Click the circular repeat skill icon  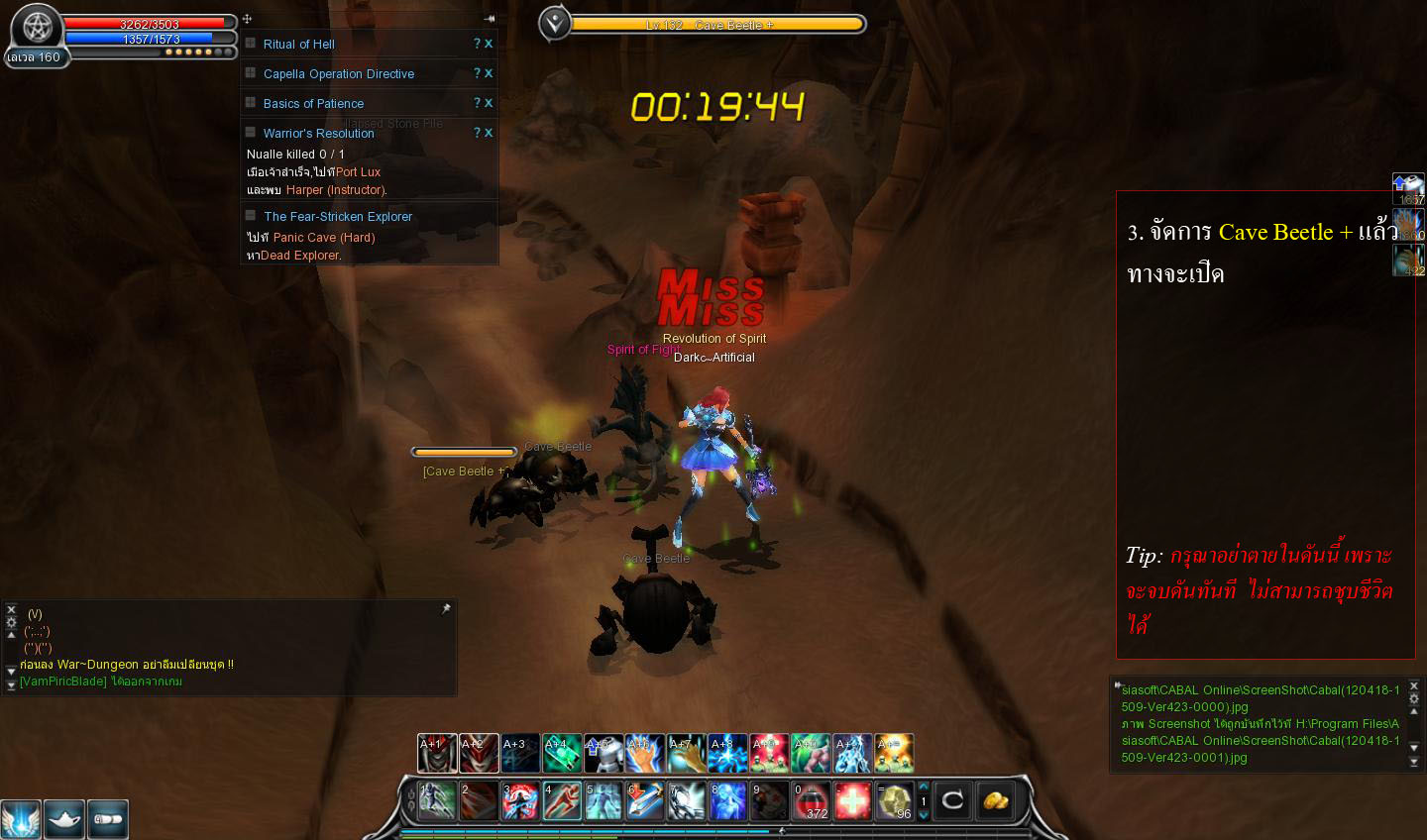(951, 800)
